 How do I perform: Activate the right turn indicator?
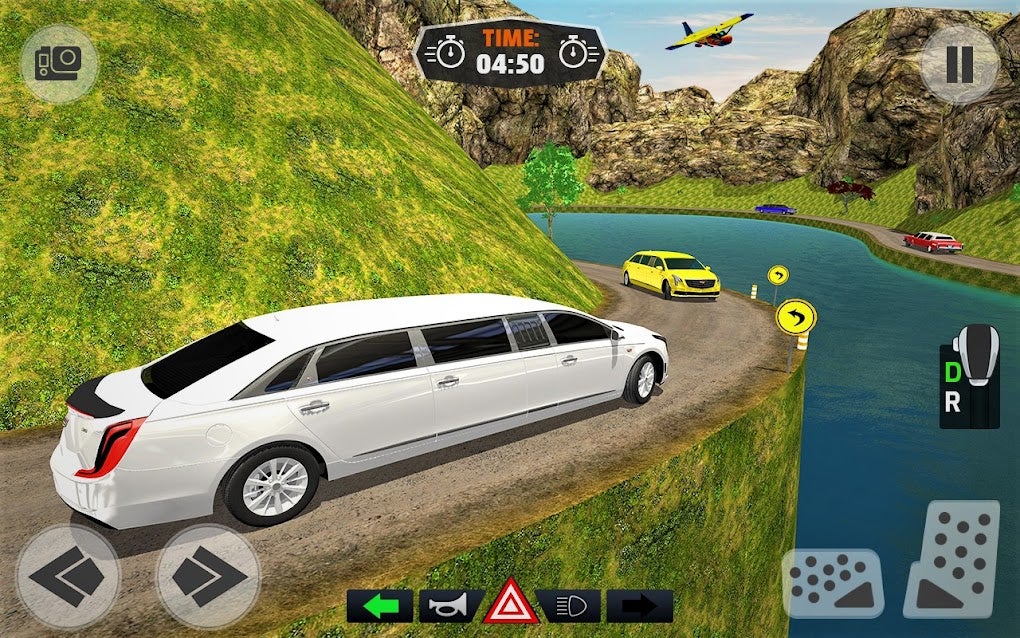[640, 606]
